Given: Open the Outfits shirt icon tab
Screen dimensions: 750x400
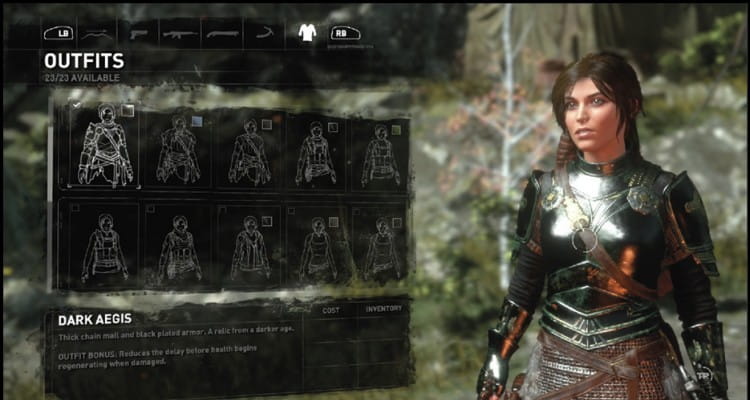Looking at the screenshot, I should pos(307,32).
